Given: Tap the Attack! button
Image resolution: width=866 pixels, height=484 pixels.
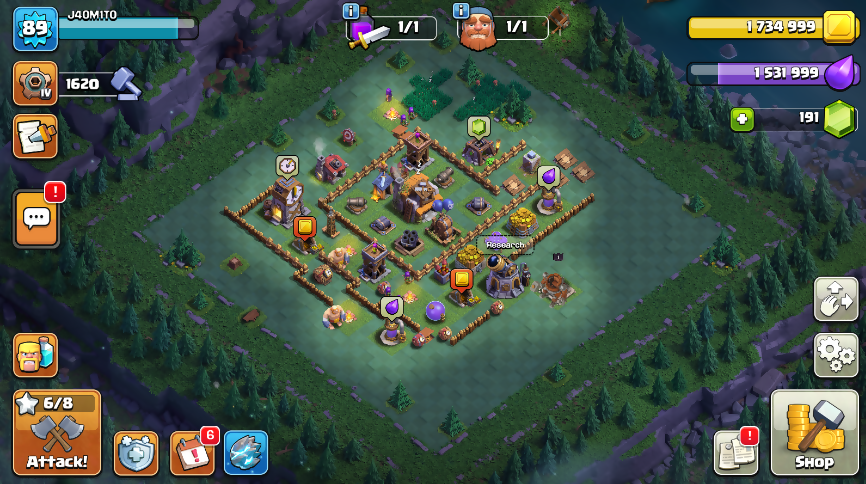Looking at the screenshot, I should [x=57, y=432].
